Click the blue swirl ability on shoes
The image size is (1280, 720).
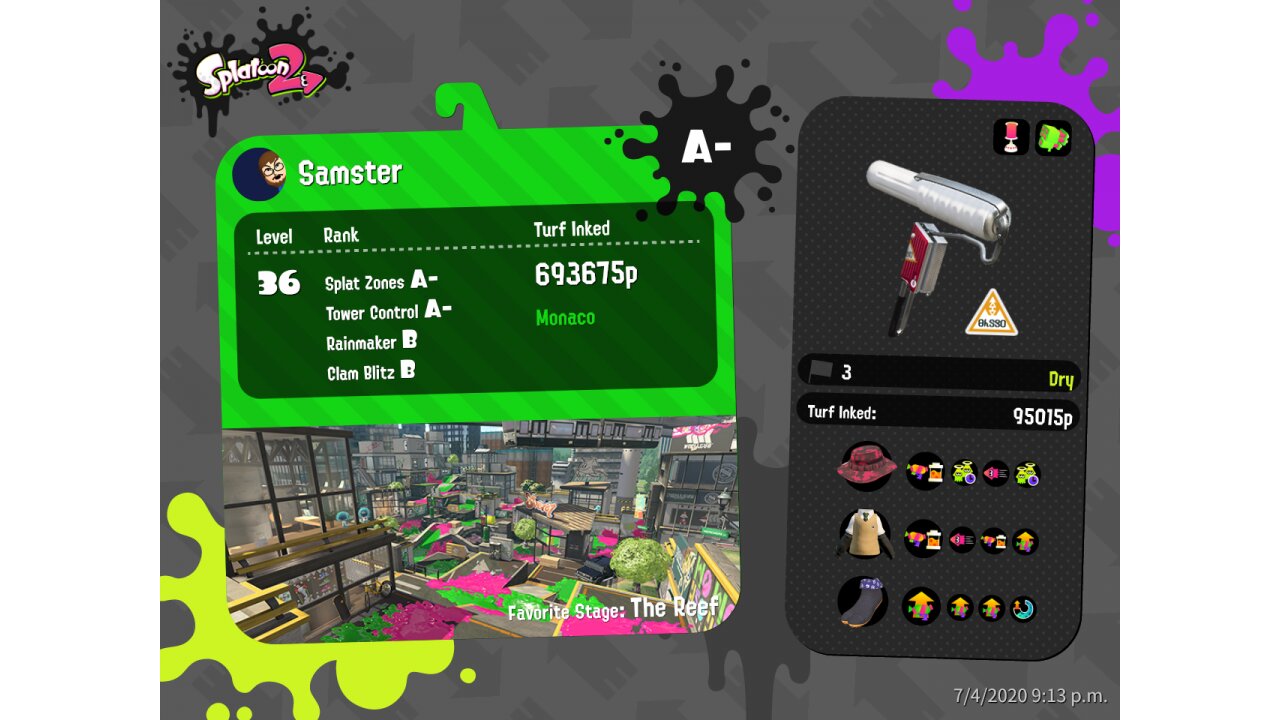(1022, 608)
